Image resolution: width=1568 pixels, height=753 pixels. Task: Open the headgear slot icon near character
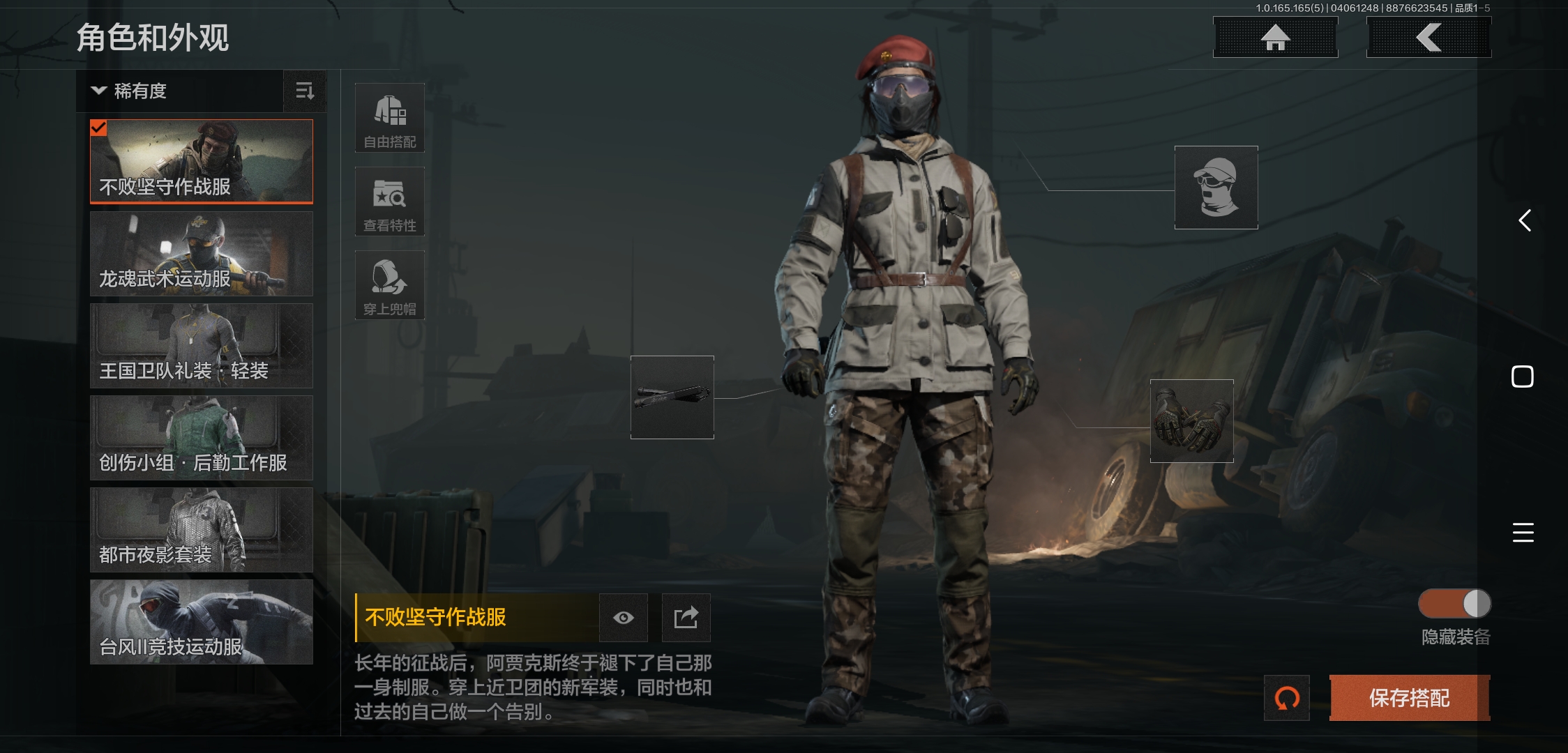click(1215, 187)
